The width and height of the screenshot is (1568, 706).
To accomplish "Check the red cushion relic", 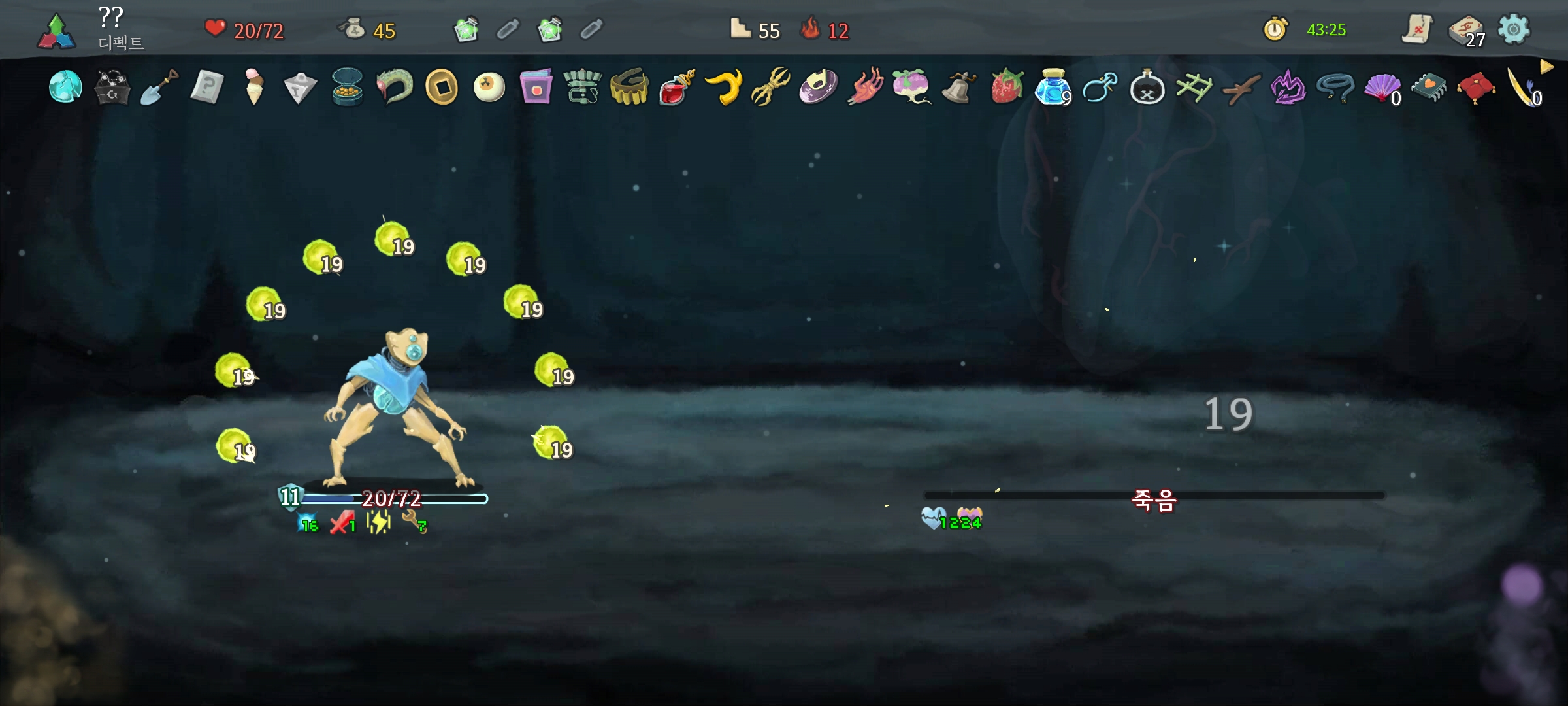I will point(1475,87).
